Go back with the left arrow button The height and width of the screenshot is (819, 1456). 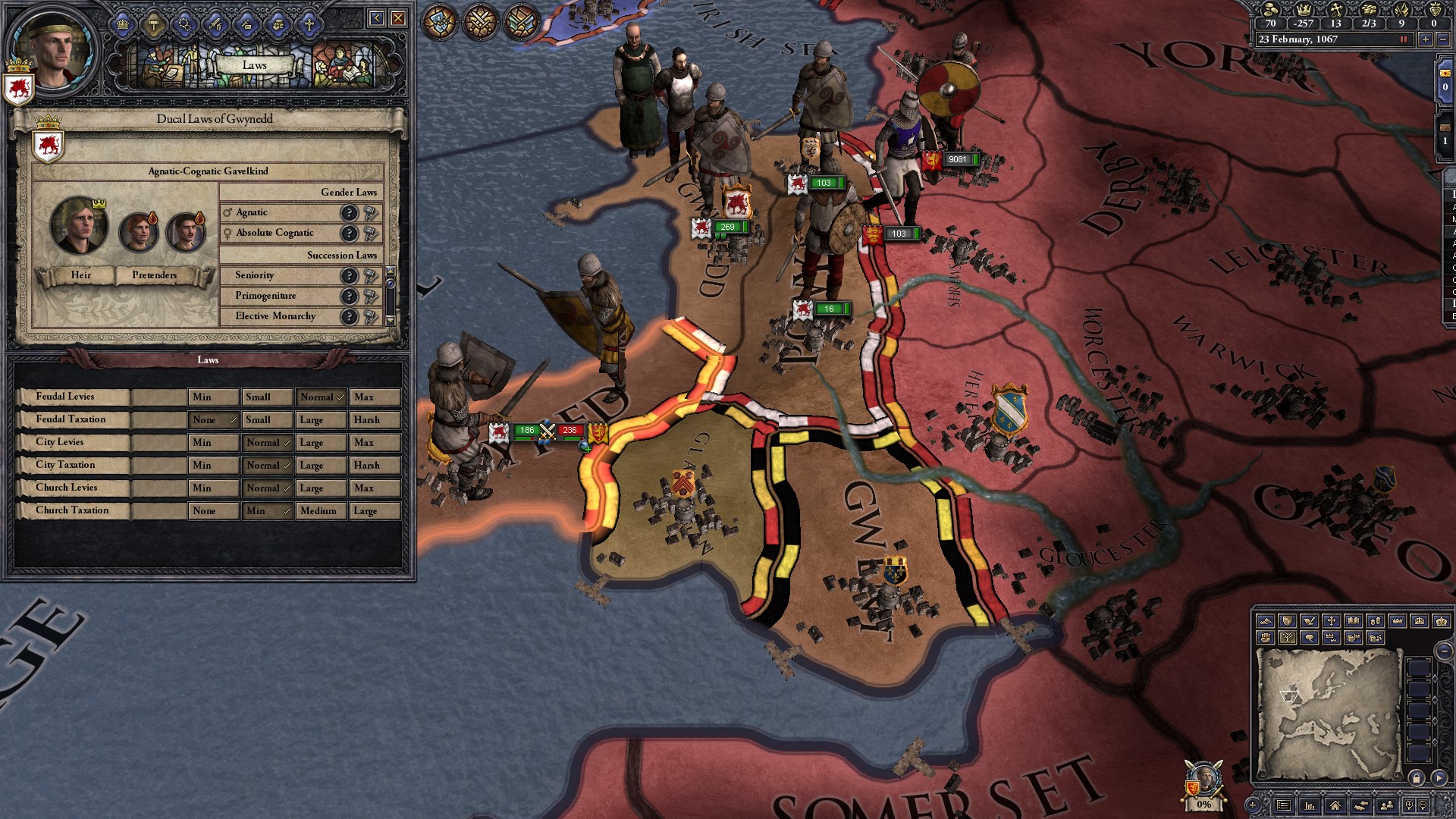[376, 18]
